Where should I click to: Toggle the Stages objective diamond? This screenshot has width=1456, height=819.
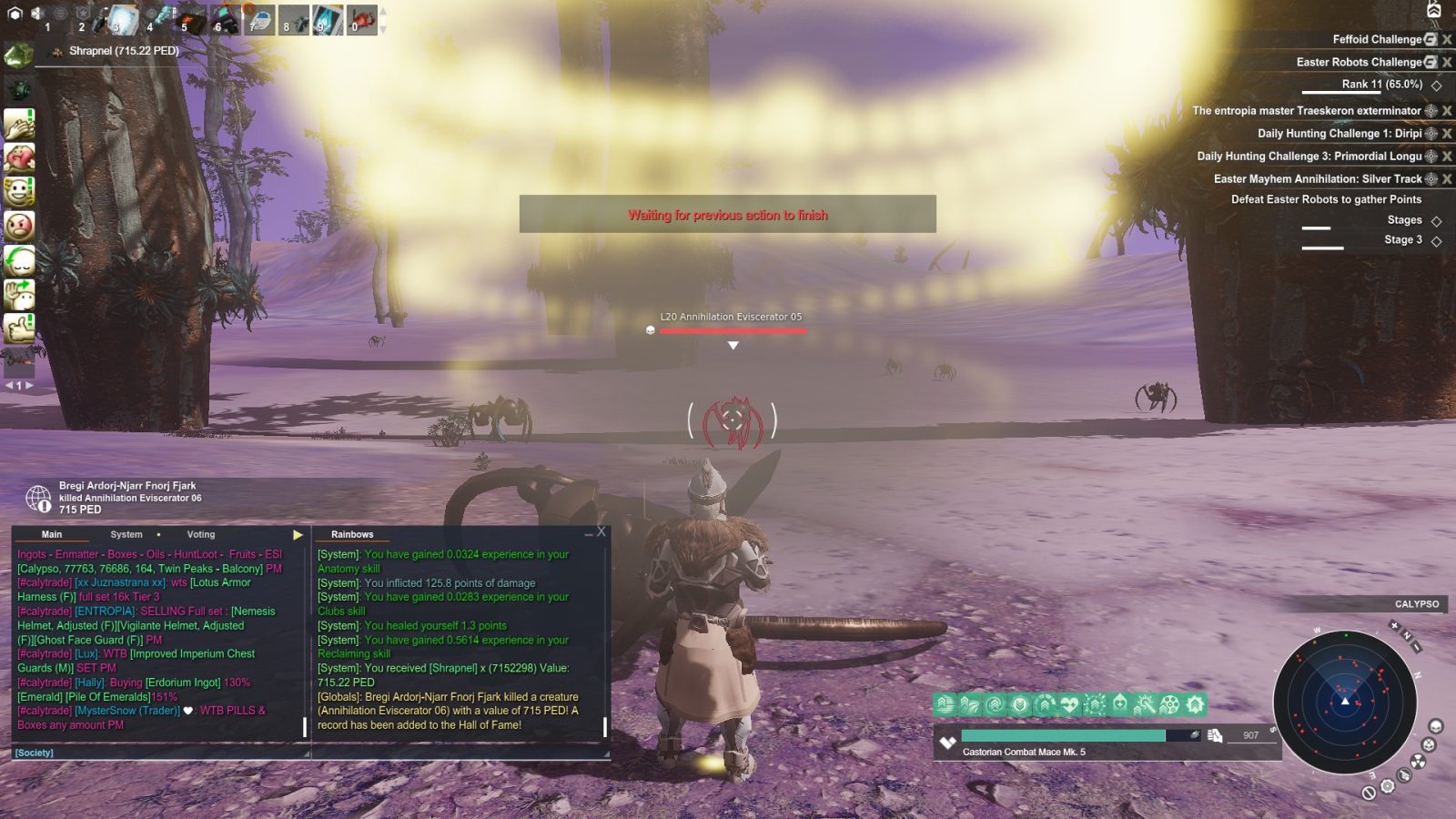click(x=1436, y=219)
